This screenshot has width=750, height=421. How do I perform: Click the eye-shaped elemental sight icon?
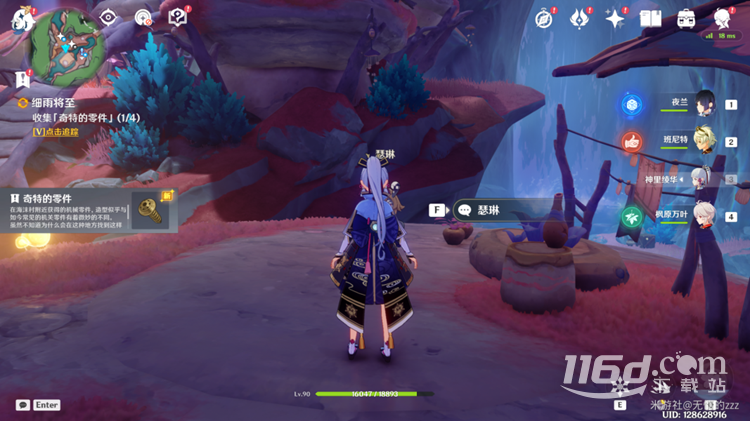[x=109, y=17]
